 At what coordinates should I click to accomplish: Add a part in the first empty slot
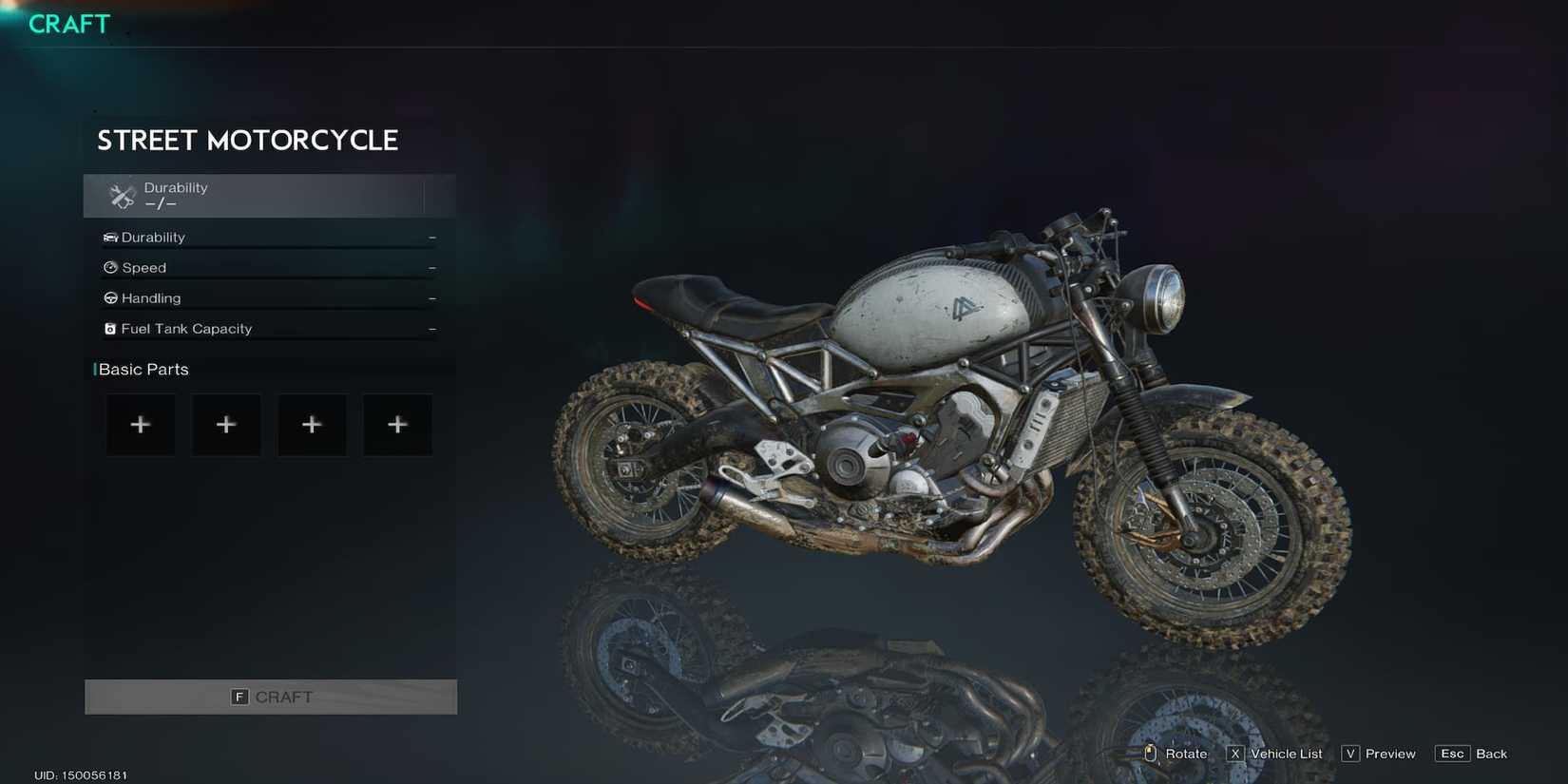click(x=141, y=425)
